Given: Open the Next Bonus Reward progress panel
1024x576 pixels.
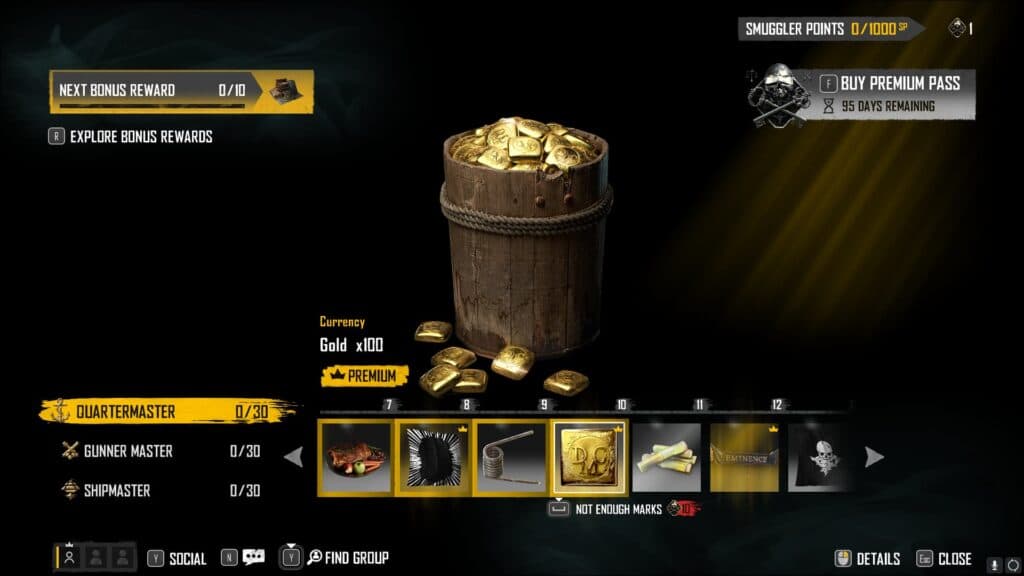Looking at the screenshot, I should click(x=181, y=90).
